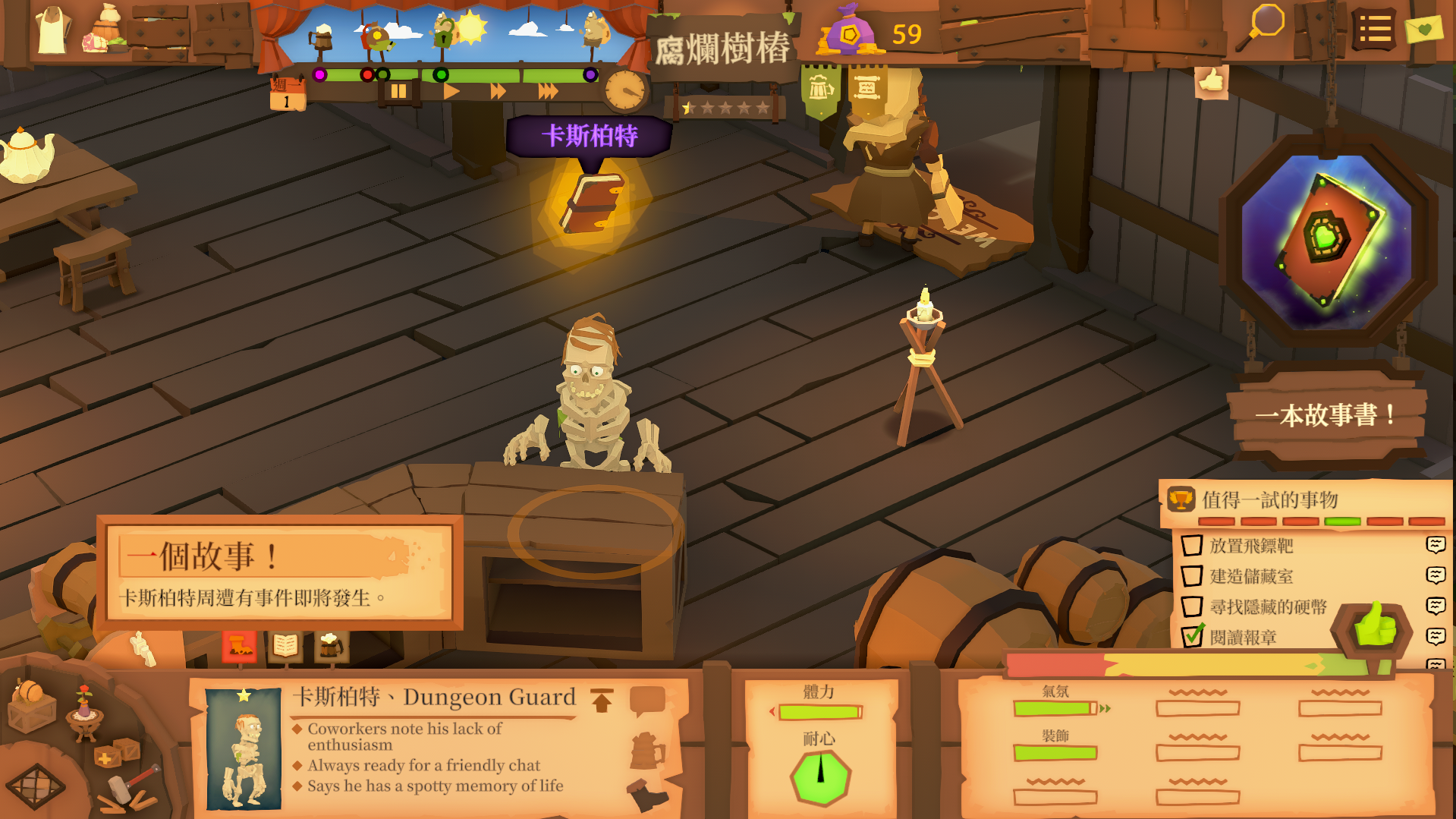Image resolution: width=1456 pixels, height=819 pixels.
Task: Select the 建造儲藏室 objective
Action: pos(1251,576)
